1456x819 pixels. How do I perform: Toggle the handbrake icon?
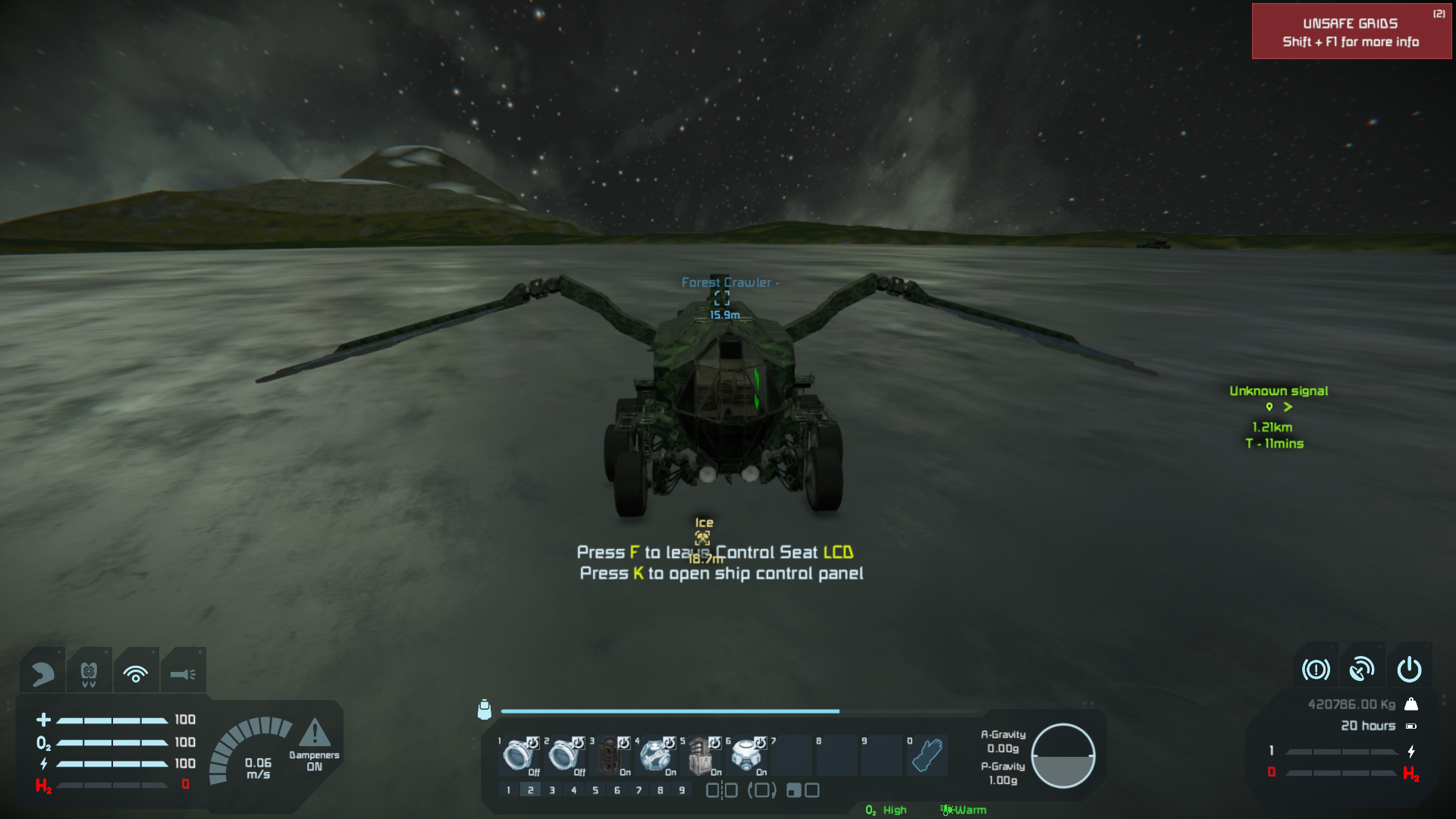tap(1316, 670)
